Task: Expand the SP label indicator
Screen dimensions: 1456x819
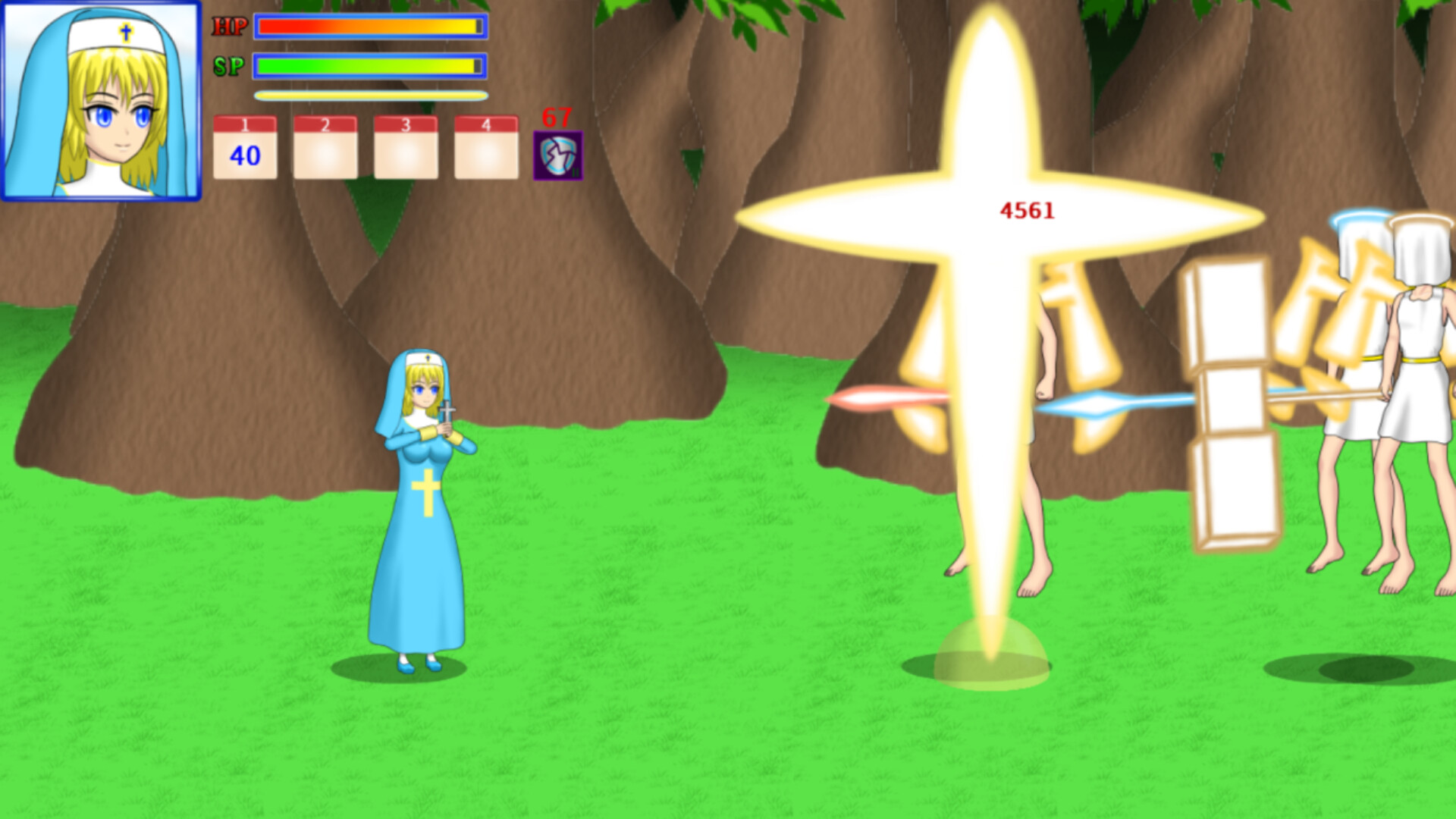Action: point(231,67)
